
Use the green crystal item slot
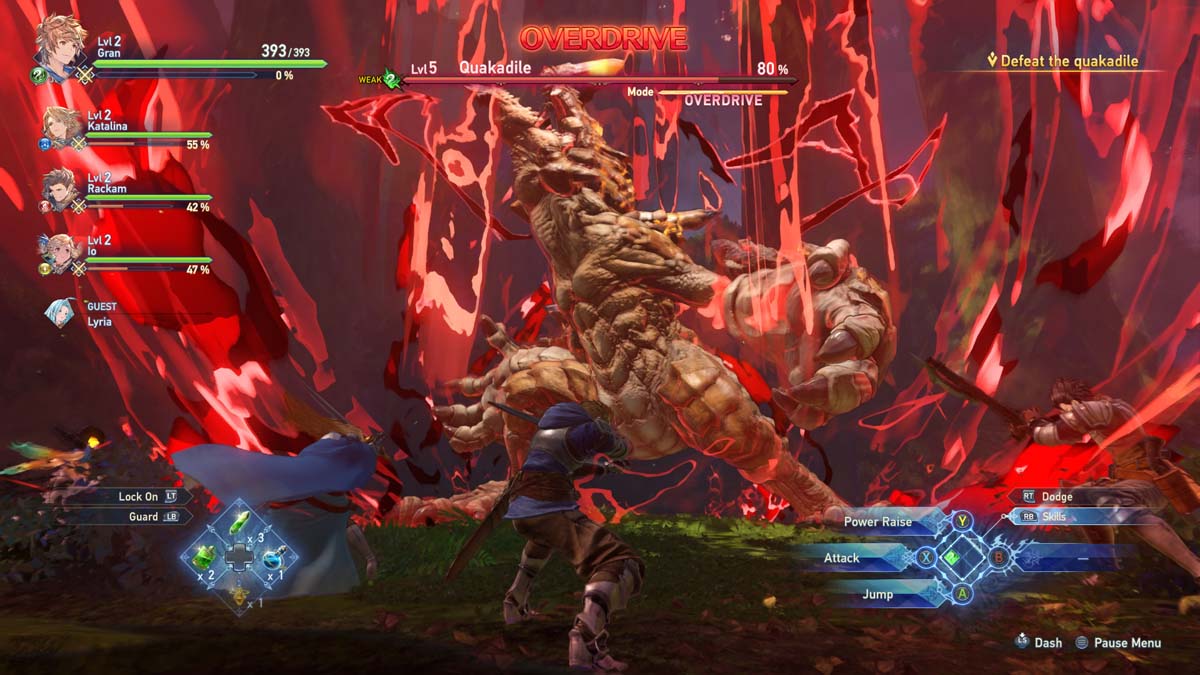coord(240,523)
